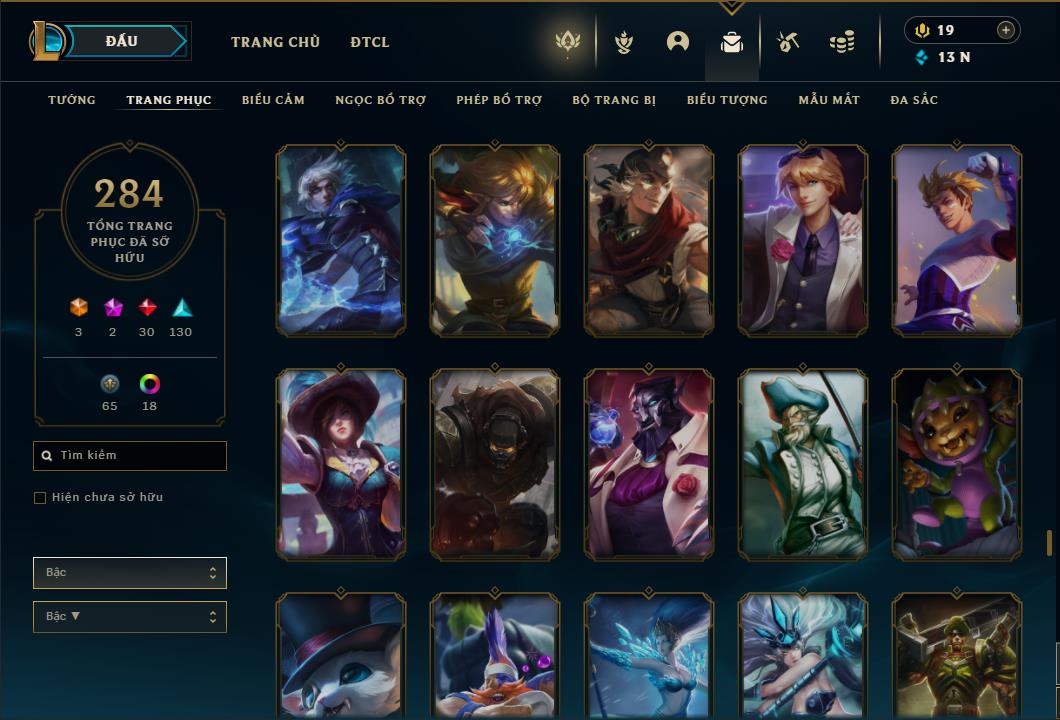Toggle the Hiện chưa sở hữu checkbox
Screen dimensions: 1060x720
[40, 498]
